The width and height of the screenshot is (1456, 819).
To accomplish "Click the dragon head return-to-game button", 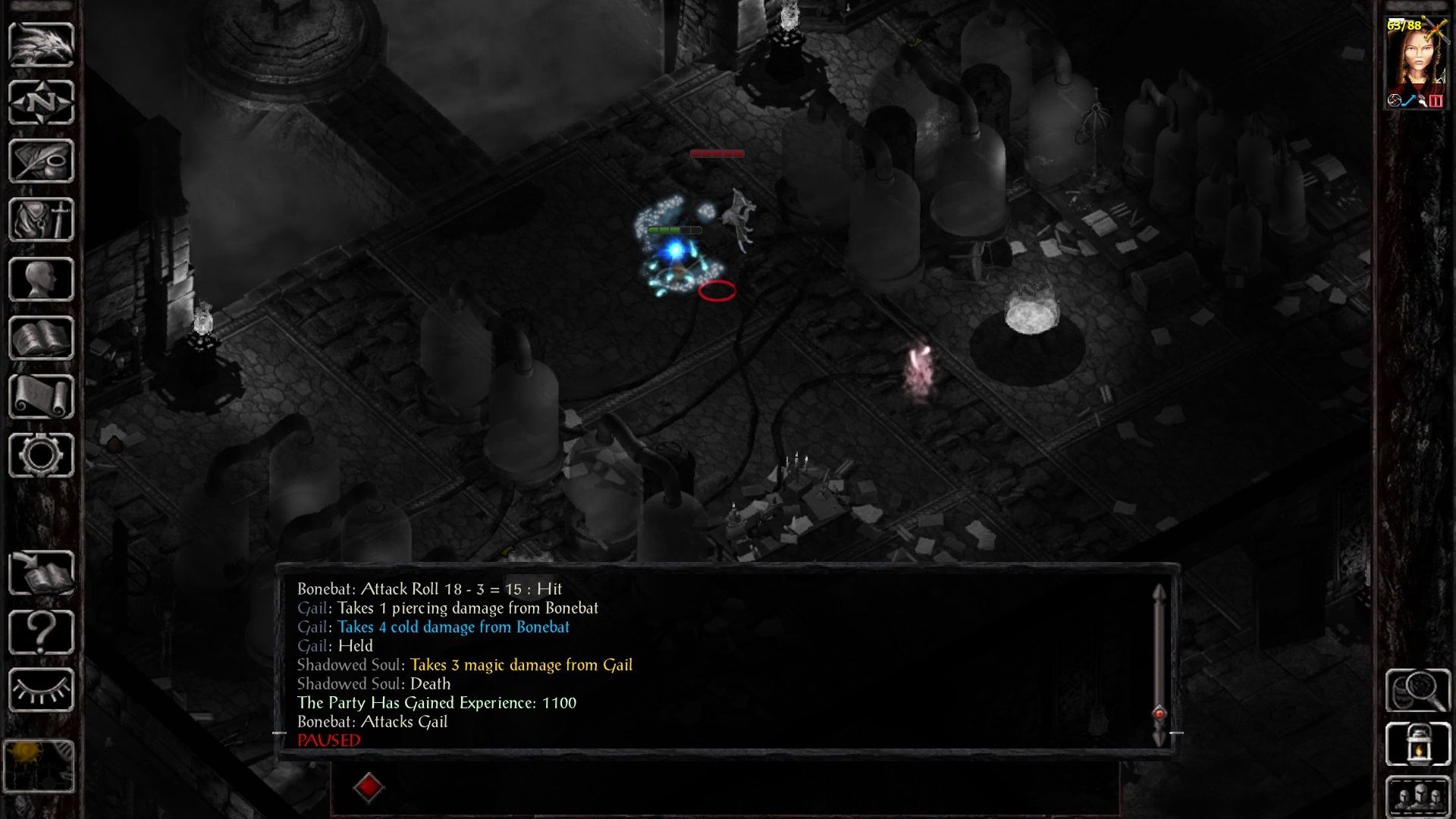I will [x=41, y=45].
